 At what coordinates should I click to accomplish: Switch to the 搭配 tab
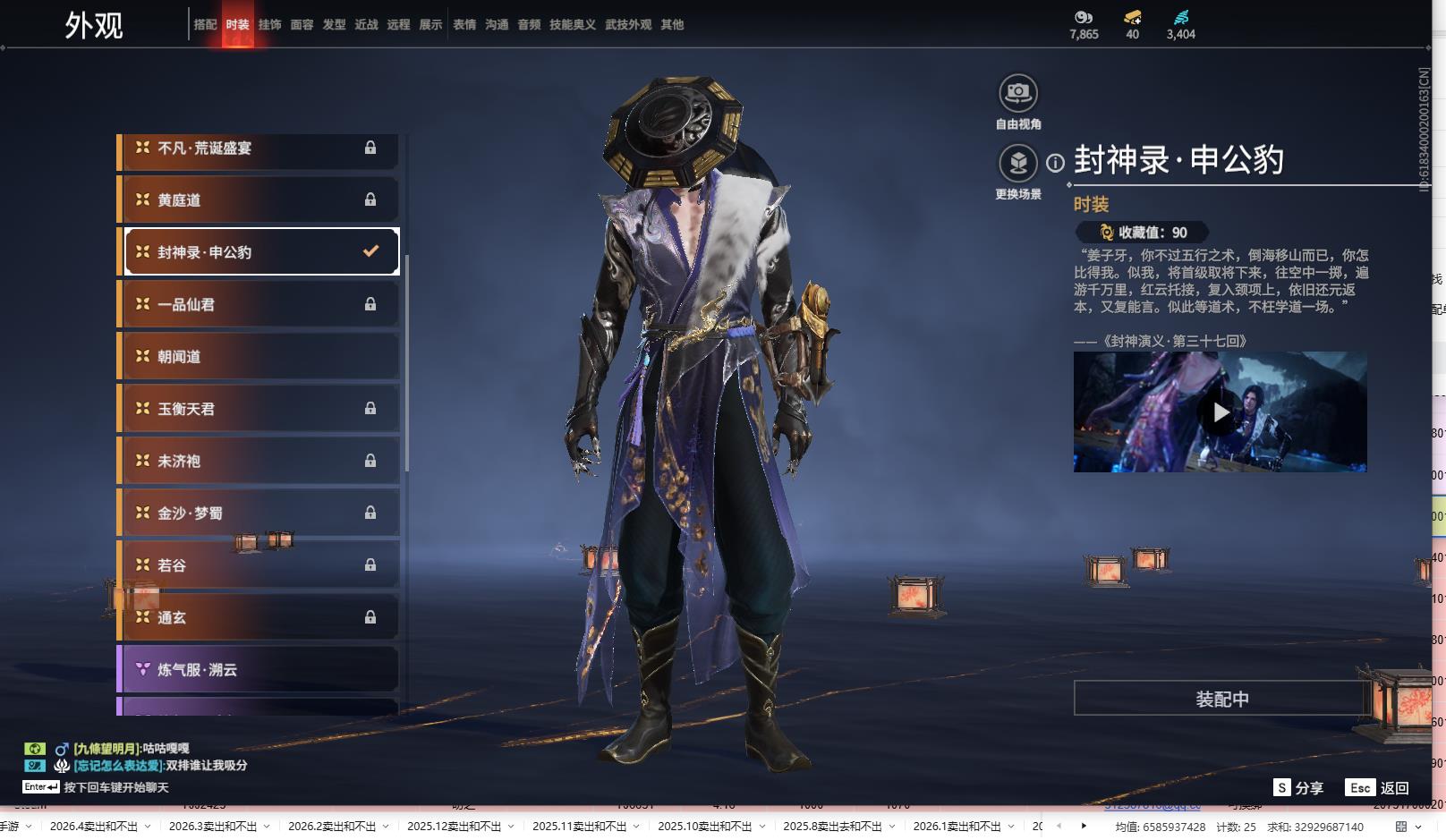(205, 25)
